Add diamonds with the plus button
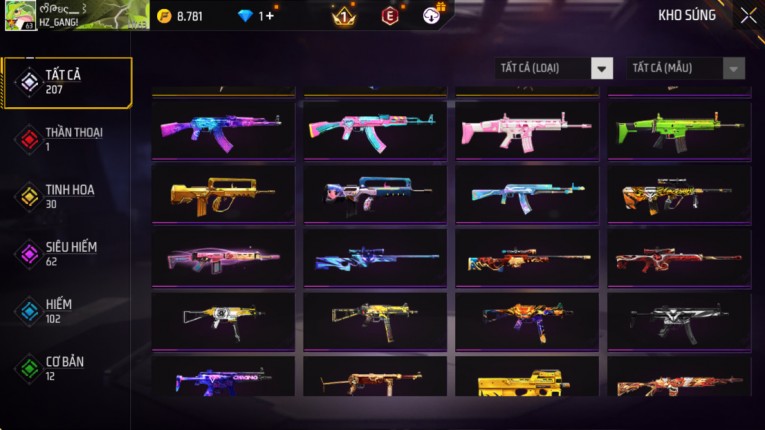Image resolution: width=765 pixels, height=430 pixels. pos(269,16)
